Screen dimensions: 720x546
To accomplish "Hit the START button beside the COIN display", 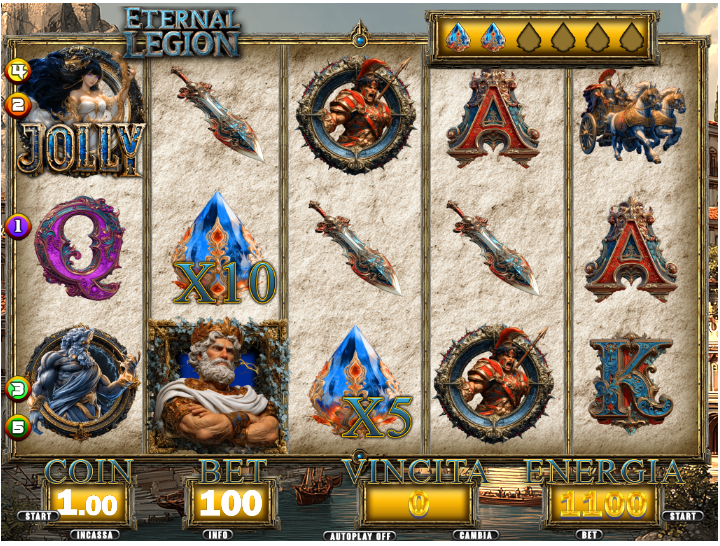I will [34, 516].
